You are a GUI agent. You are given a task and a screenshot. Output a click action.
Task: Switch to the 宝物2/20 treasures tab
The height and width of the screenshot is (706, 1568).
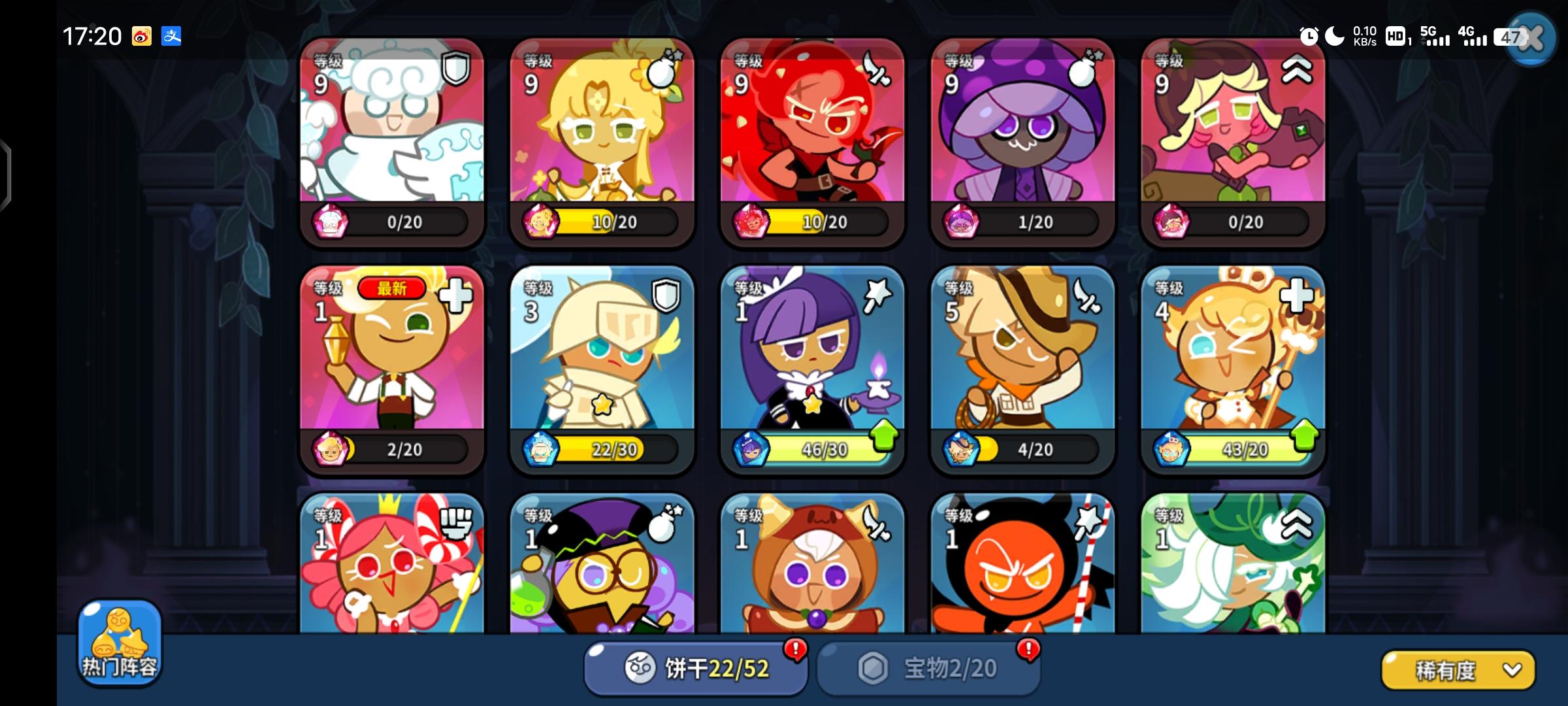pyautogui.click(x=928, y=667)
